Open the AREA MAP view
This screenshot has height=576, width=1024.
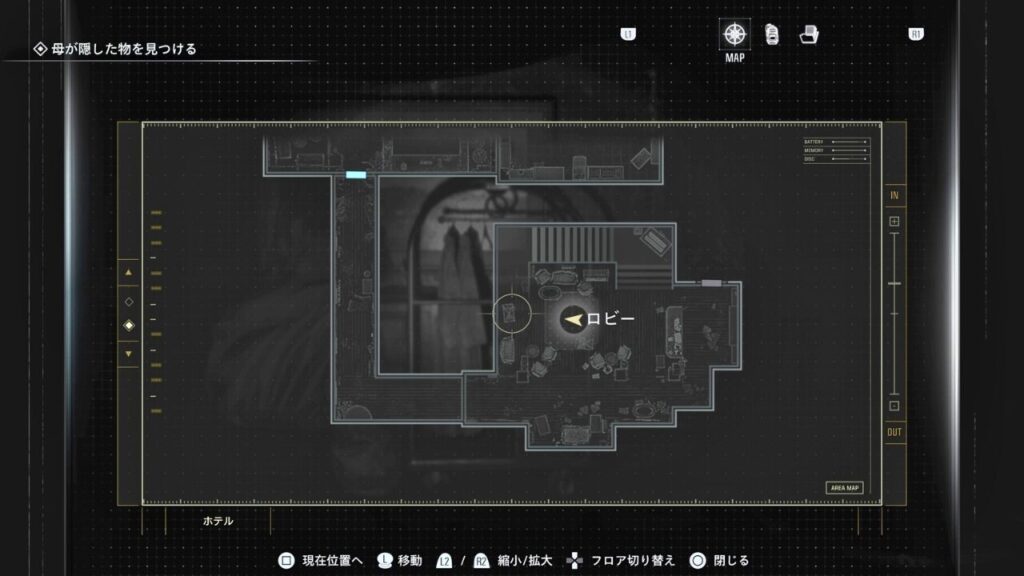coord(844,488)
